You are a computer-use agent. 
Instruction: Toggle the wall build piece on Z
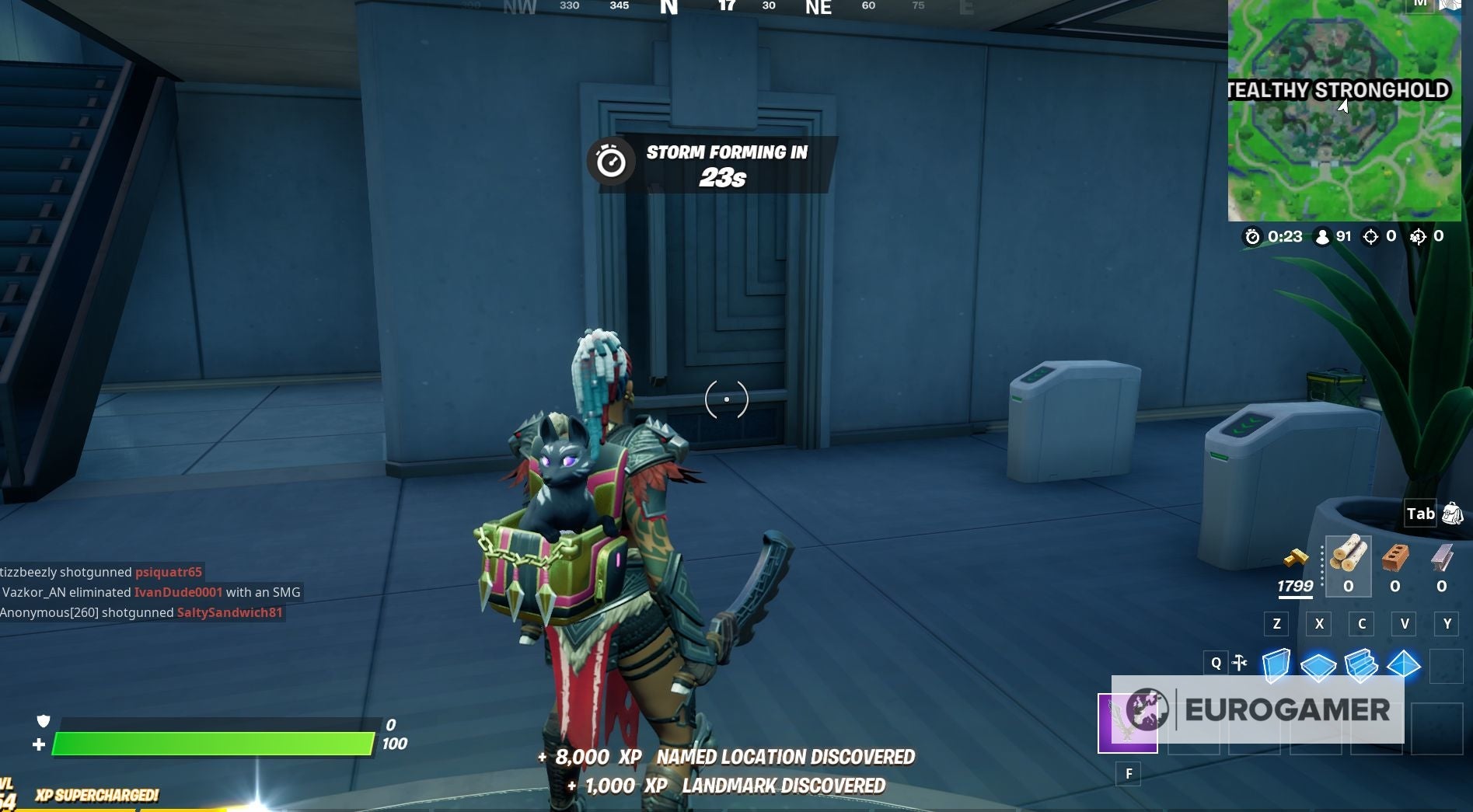click(x=1276, y=665)
